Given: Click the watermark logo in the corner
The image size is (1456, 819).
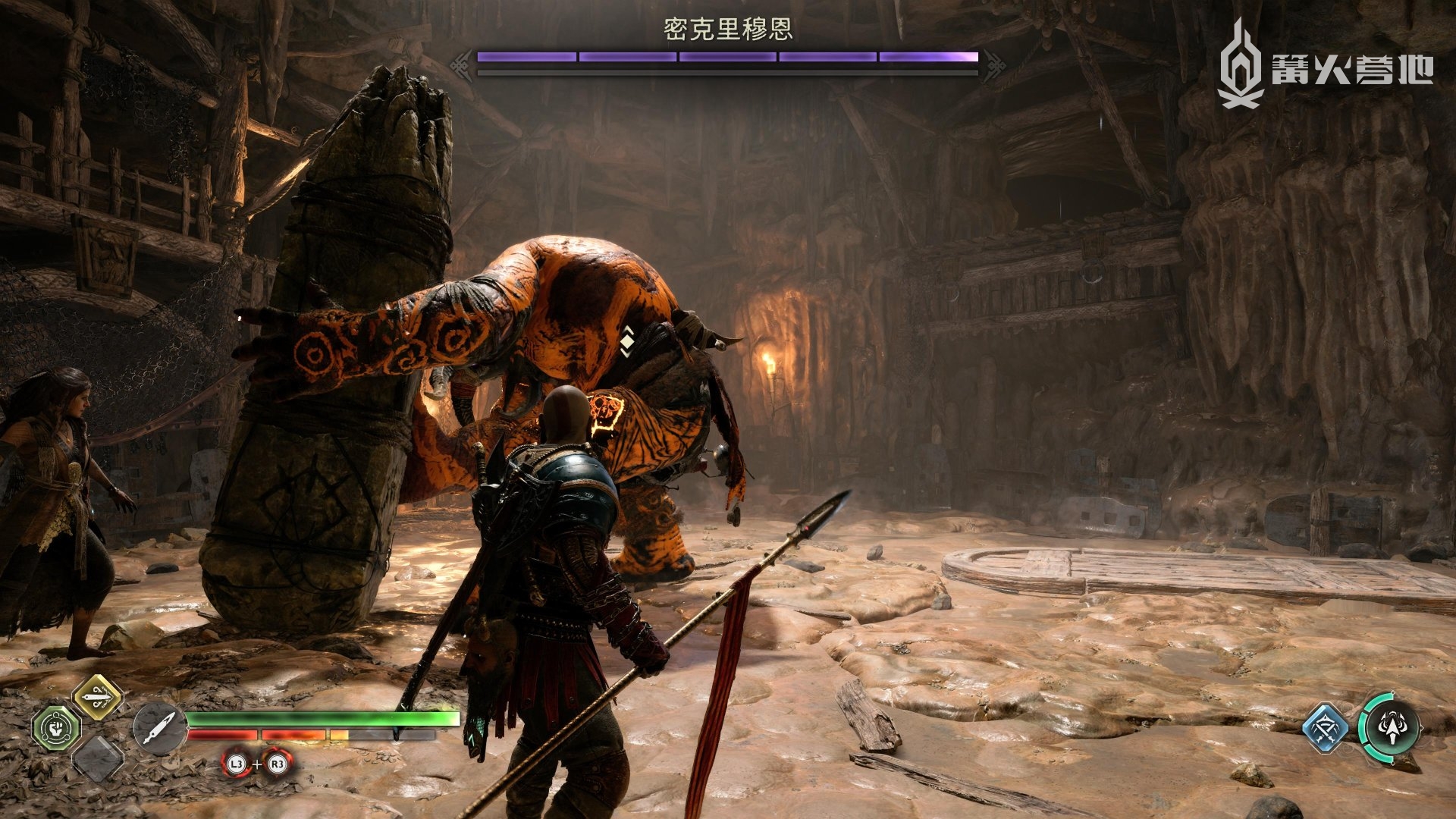Looking at the screenshot, I should point(1324,64).
